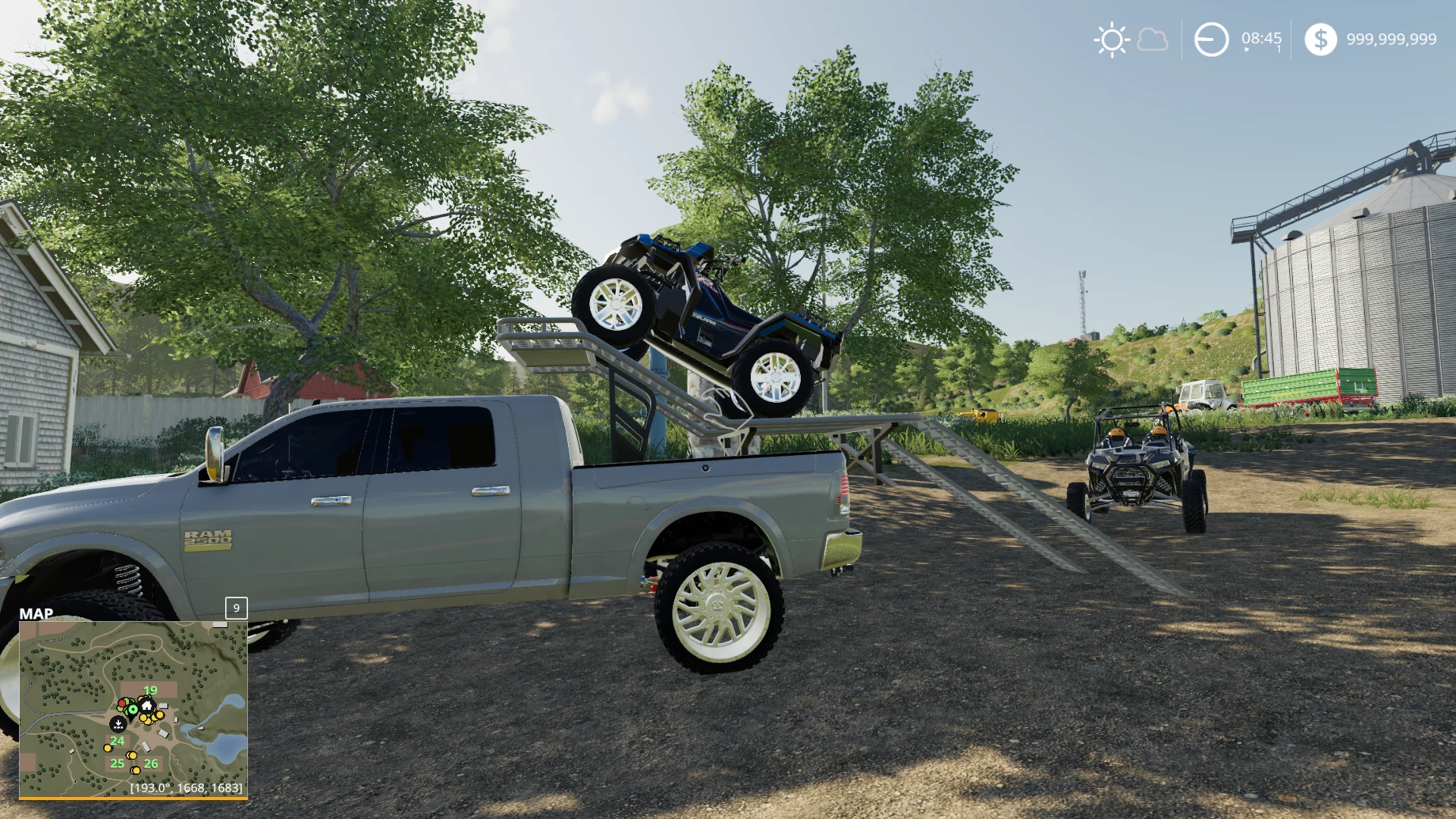1456x819 pixels.
Task: Select the farmhouse marker on the minimap
Action: click(147, 705)
